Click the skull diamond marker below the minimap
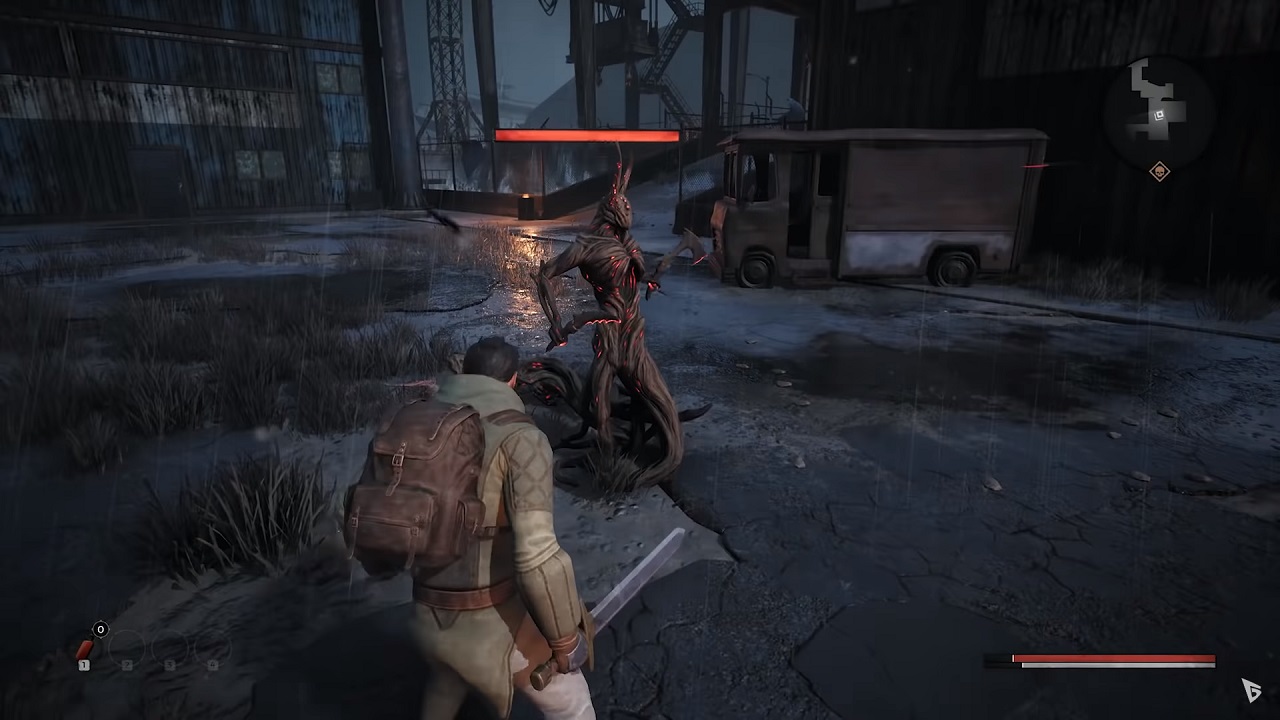 pyautogui.click(x=1159, y=171)
